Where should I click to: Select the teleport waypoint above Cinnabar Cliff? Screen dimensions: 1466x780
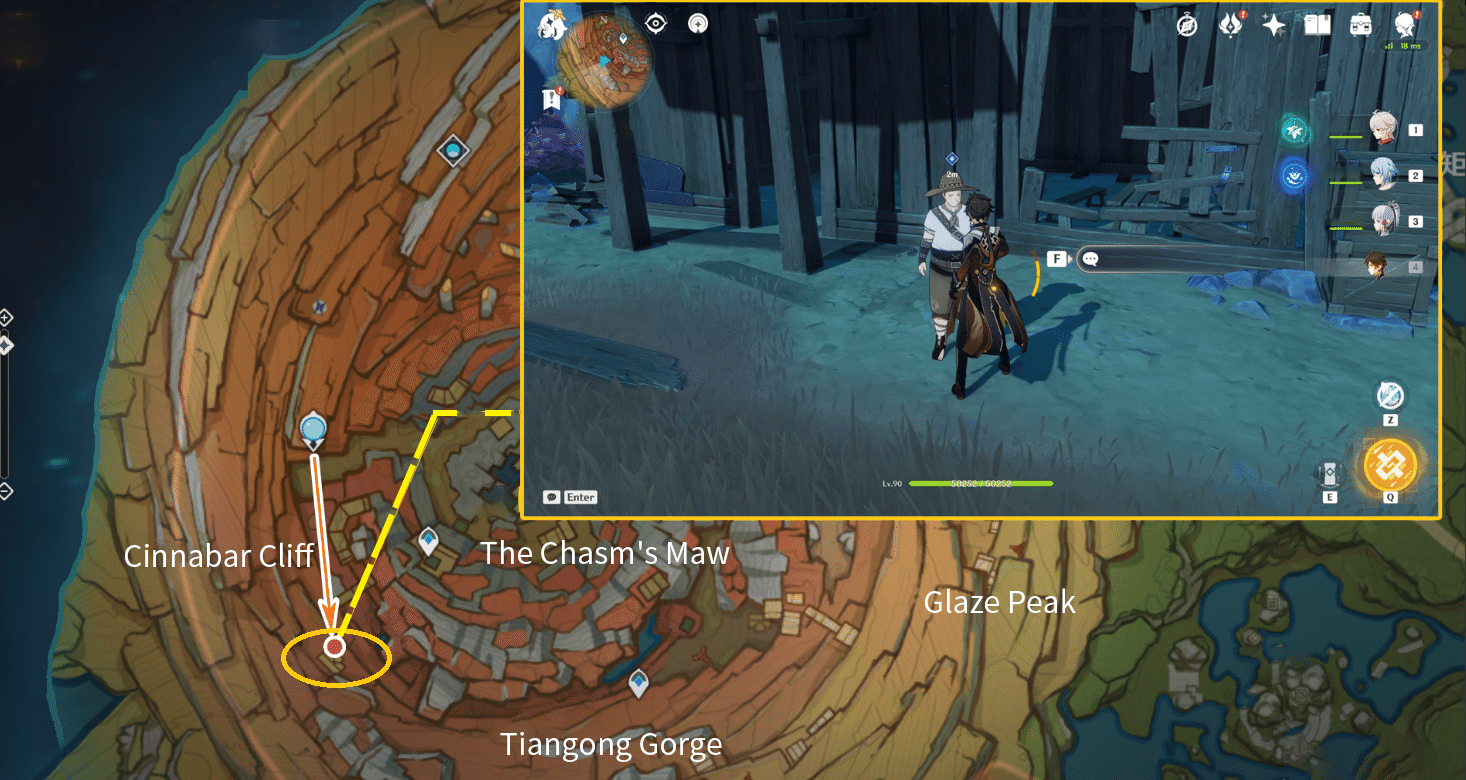coord(315,428)
